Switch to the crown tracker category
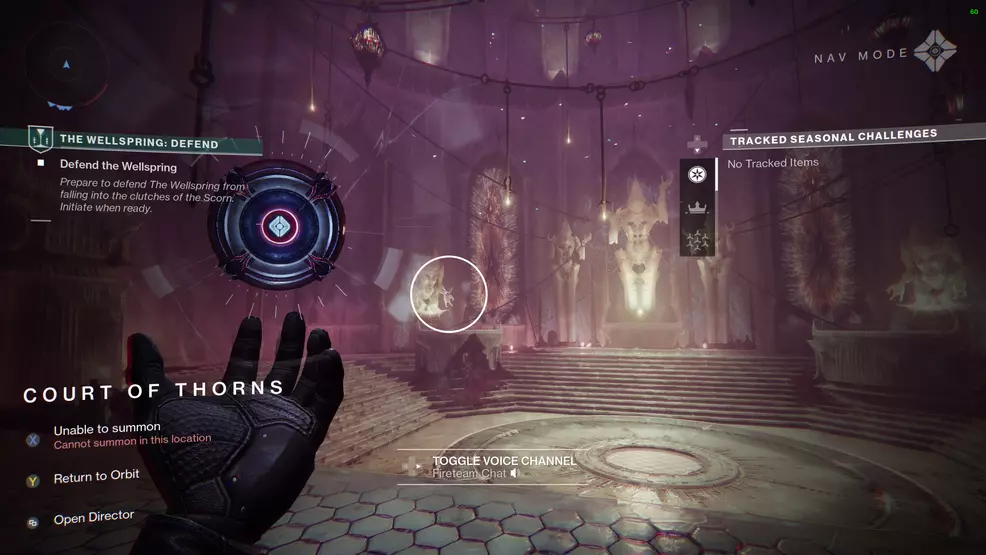986x555 pixels. [697, 209]
